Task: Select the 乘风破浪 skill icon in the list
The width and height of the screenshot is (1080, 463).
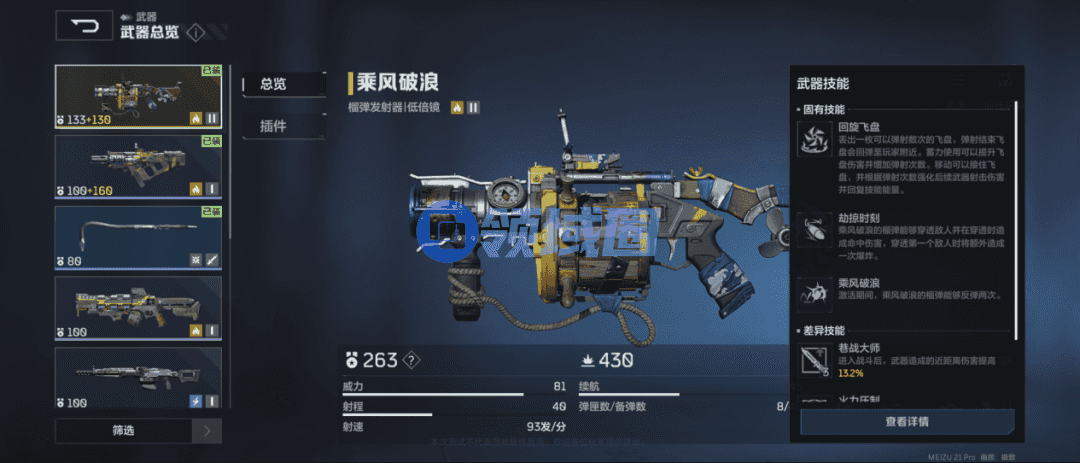Action: click(813, 293)
